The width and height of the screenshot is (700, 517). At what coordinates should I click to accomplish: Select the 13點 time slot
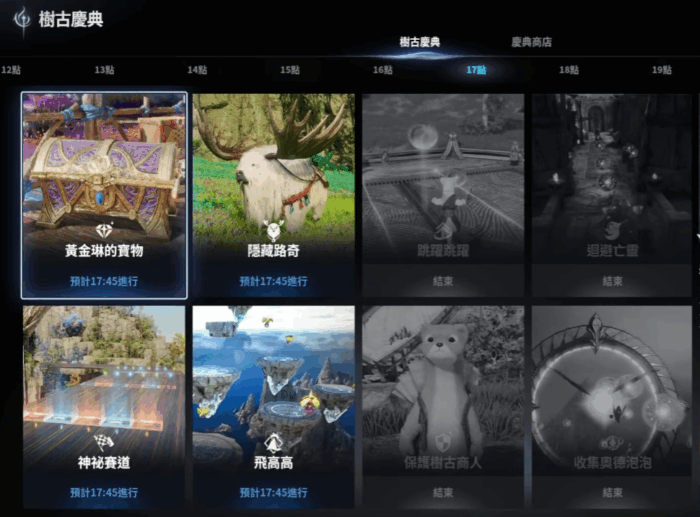104,70
